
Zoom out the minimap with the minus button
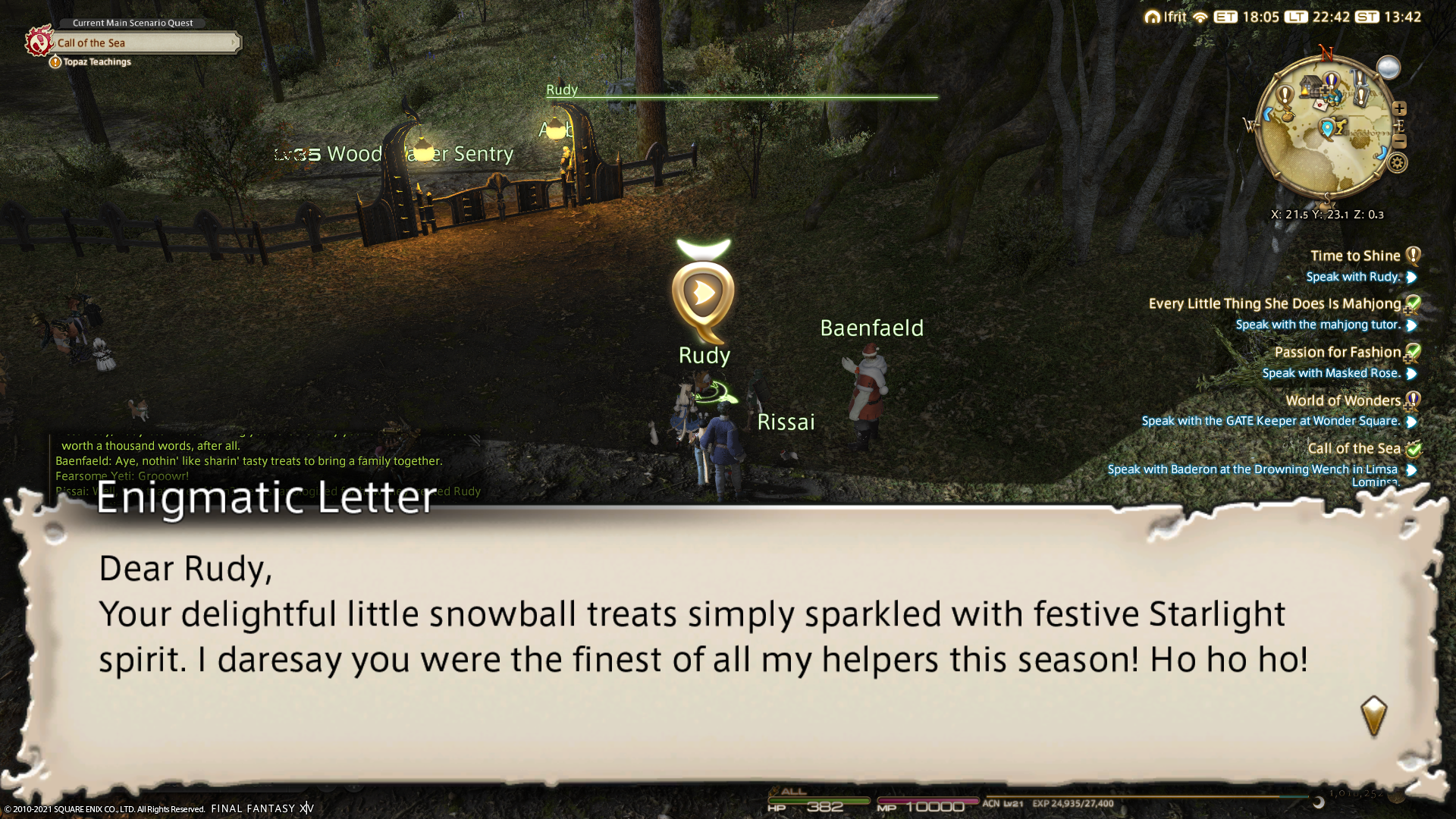click(x=1400, y=142)
